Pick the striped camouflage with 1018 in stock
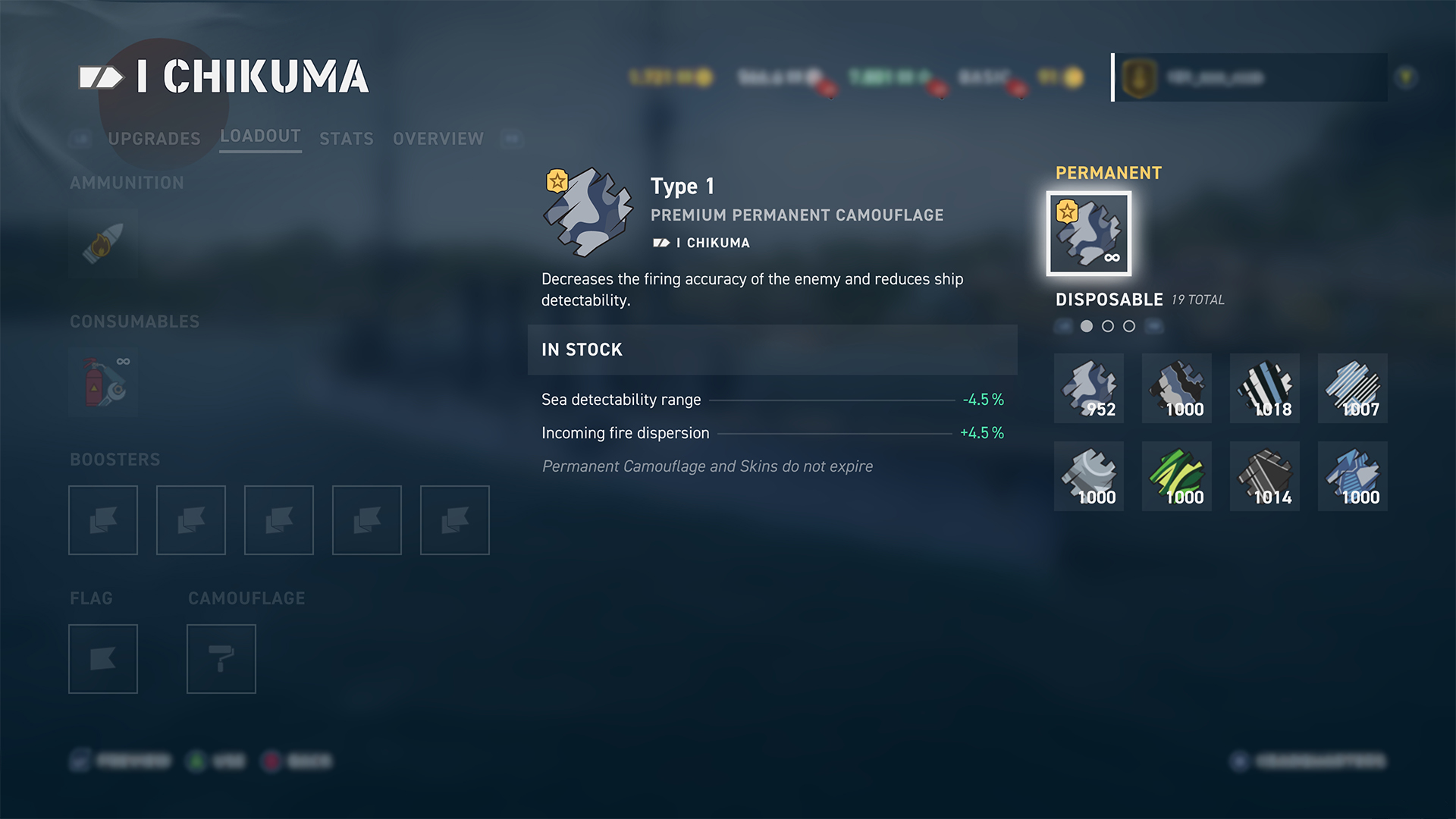This screenshot has height=819, width=1456. click(1265, 388)
